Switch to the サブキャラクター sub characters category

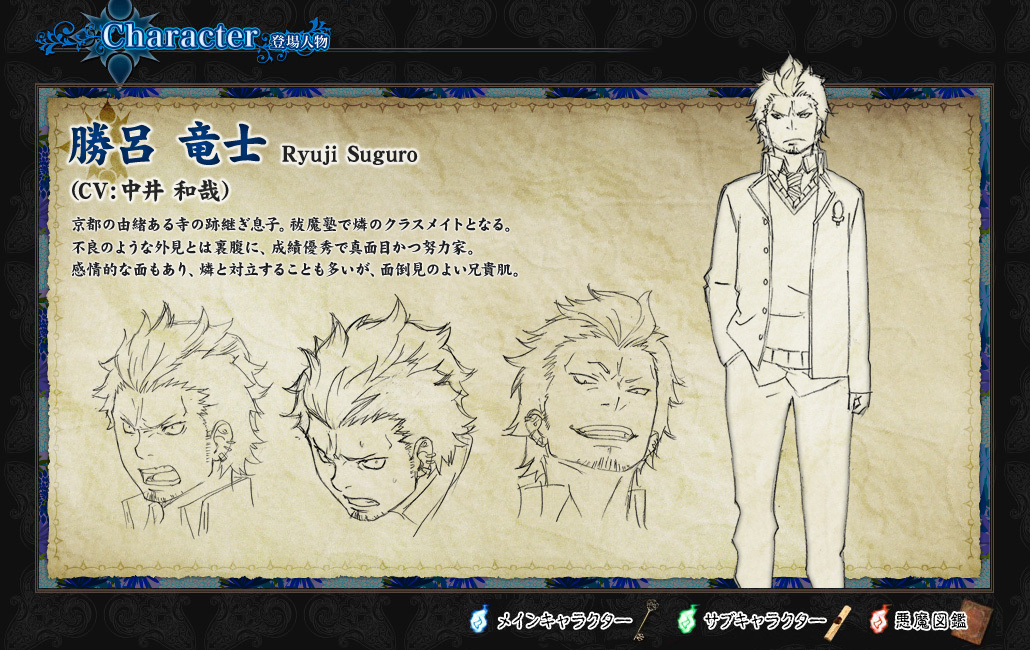pyautogui.click(x=764, y=621)
